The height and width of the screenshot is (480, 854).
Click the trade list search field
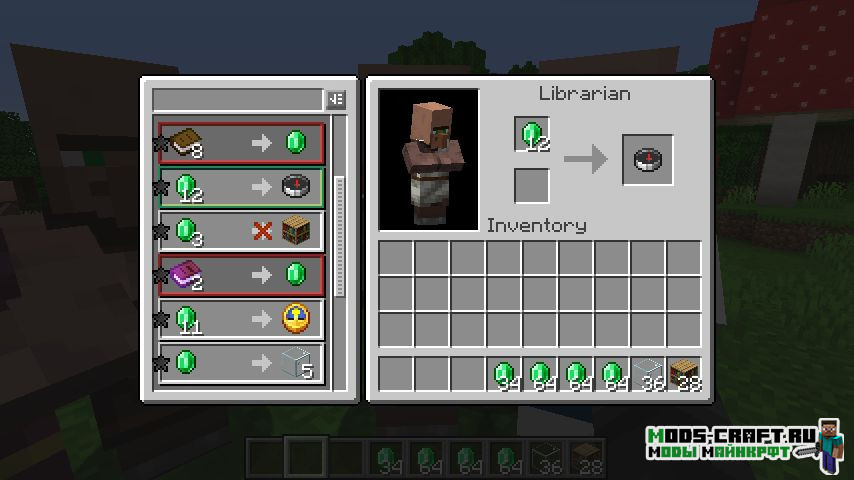pyautogui.click(x=237, y=100)
